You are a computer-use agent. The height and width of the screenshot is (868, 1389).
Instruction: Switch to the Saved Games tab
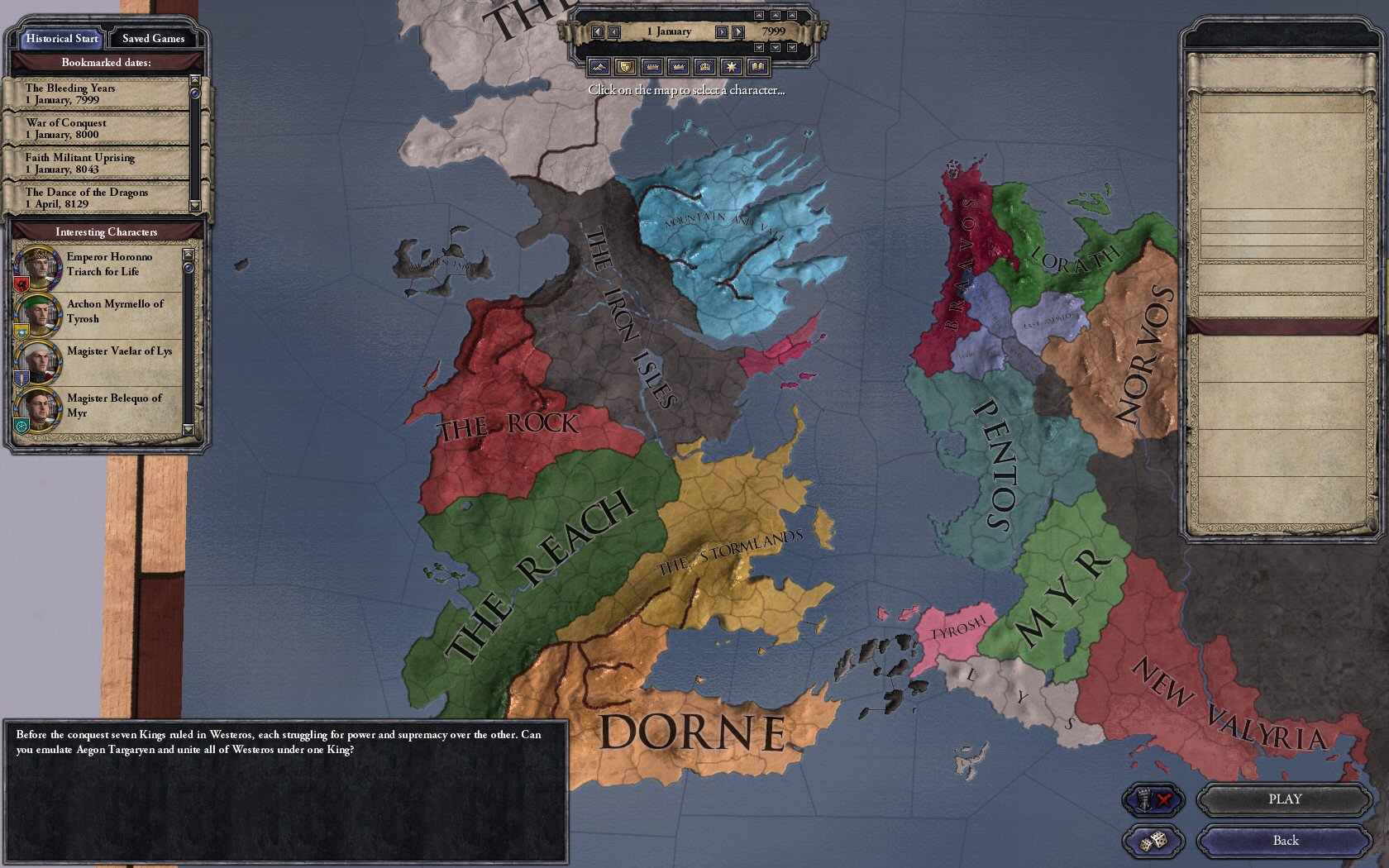153,38
